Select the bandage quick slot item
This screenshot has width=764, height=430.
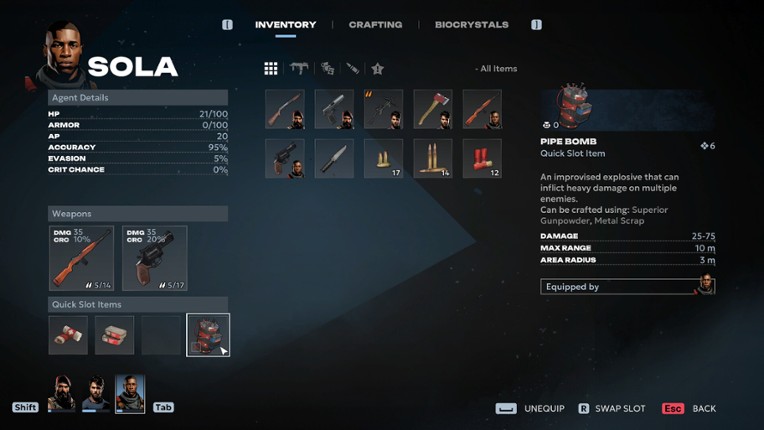(x=68, y=335)
